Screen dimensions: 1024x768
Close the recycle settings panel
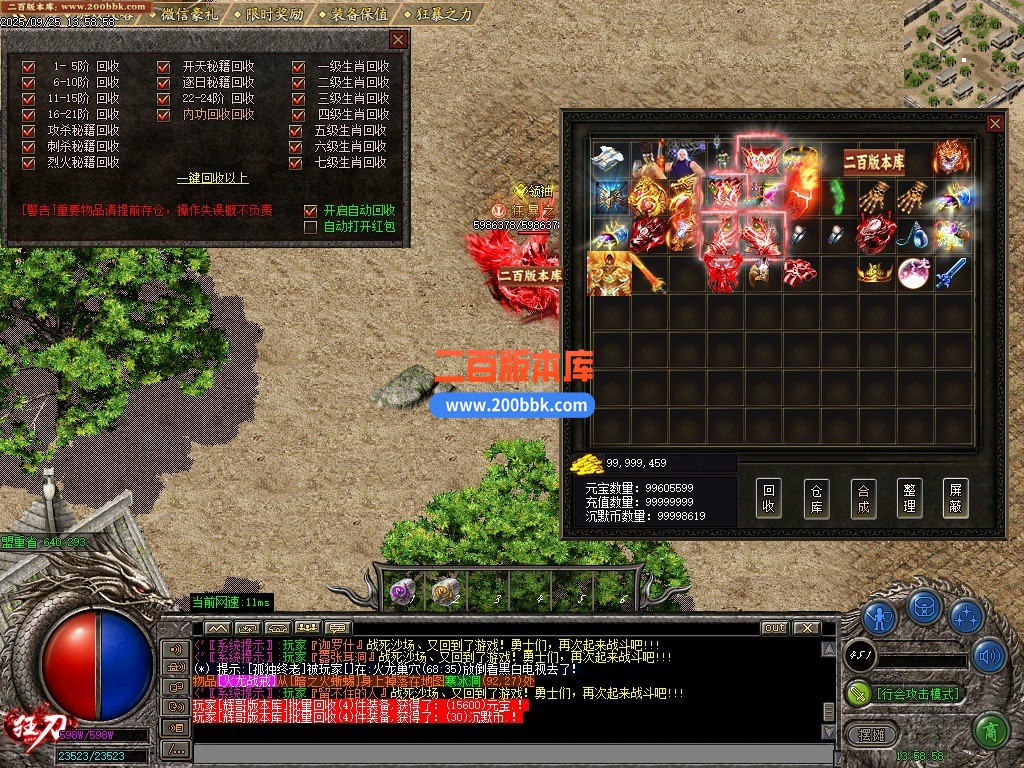pos(398,40)
